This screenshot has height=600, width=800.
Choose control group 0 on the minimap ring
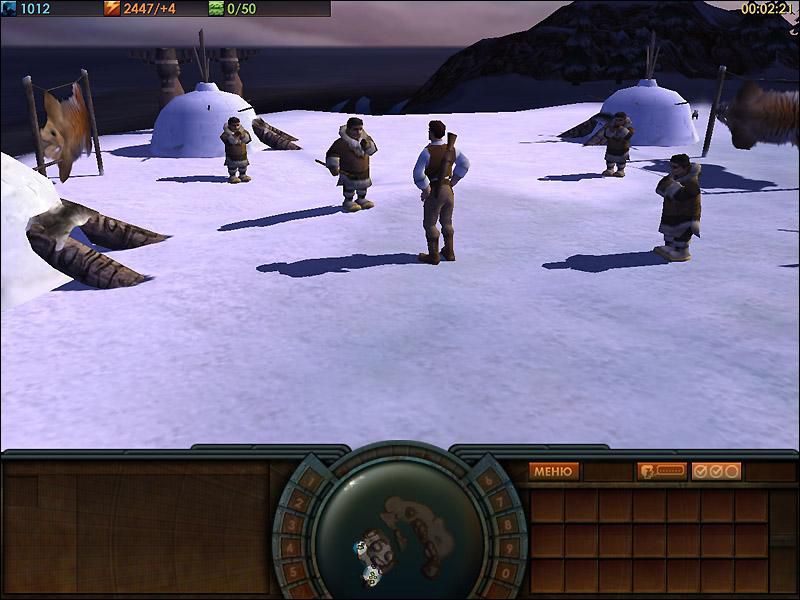coord(507,572)
